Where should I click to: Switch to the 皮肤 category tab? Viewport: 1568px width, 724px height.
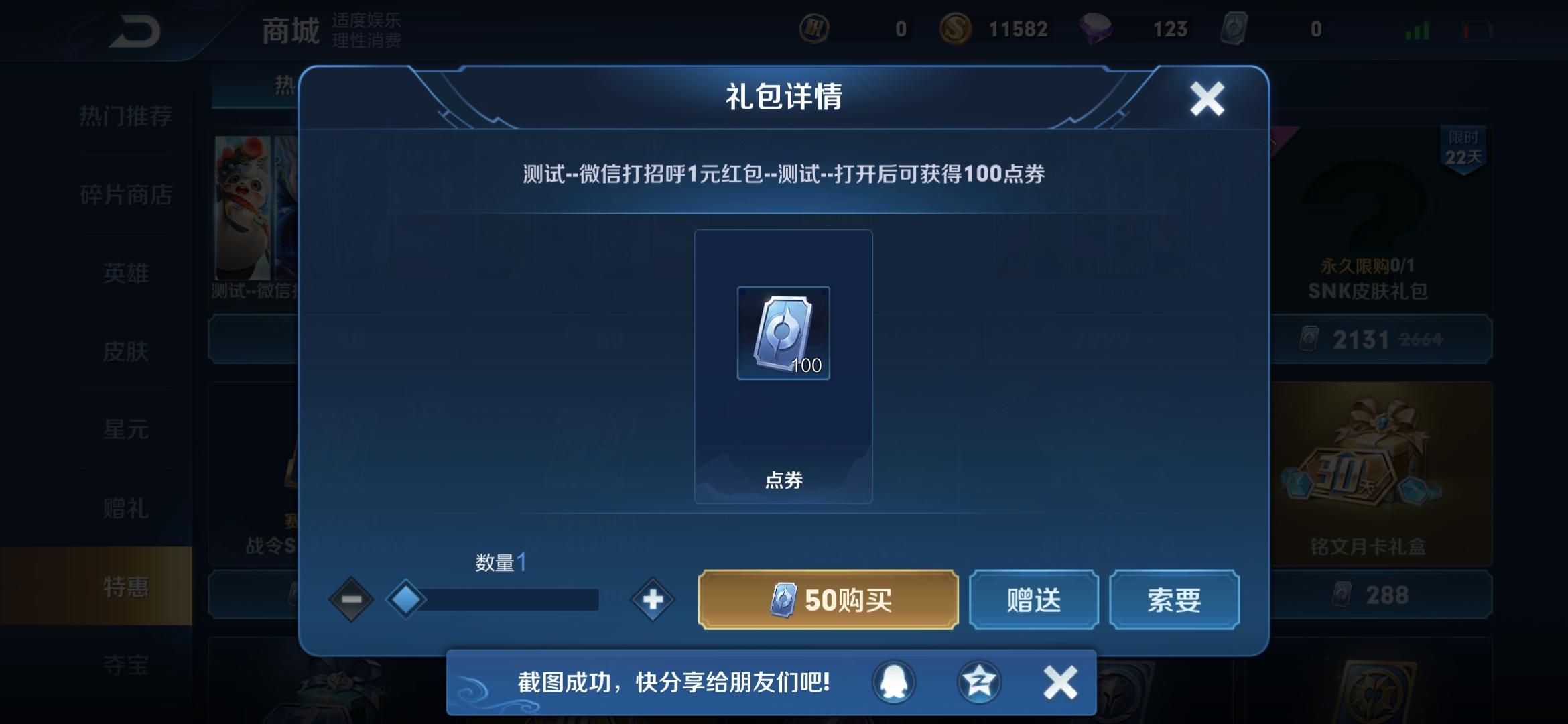click(127, 352)
